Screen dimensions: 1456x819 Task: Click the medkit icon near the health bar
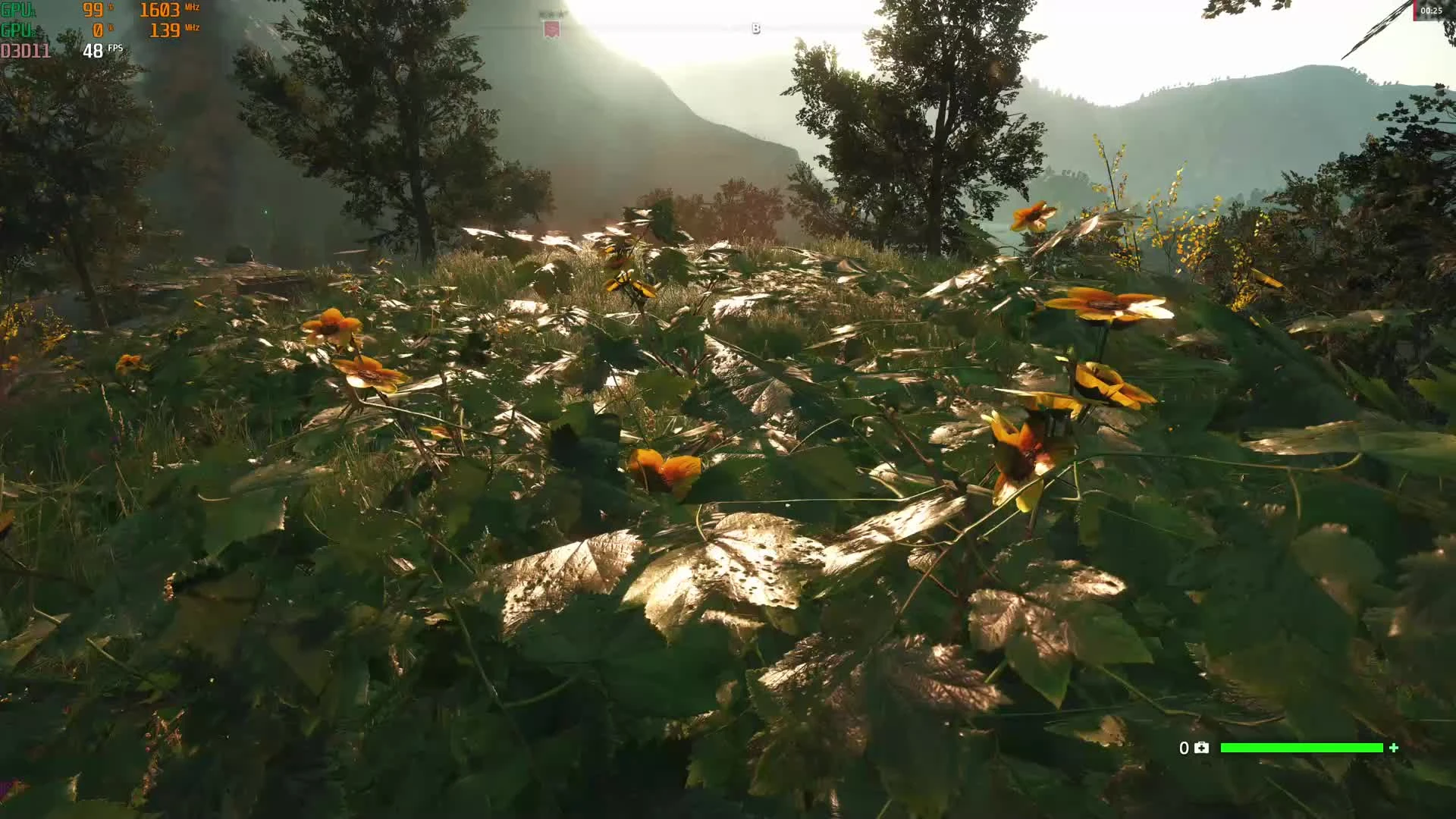coord(1200,748)
